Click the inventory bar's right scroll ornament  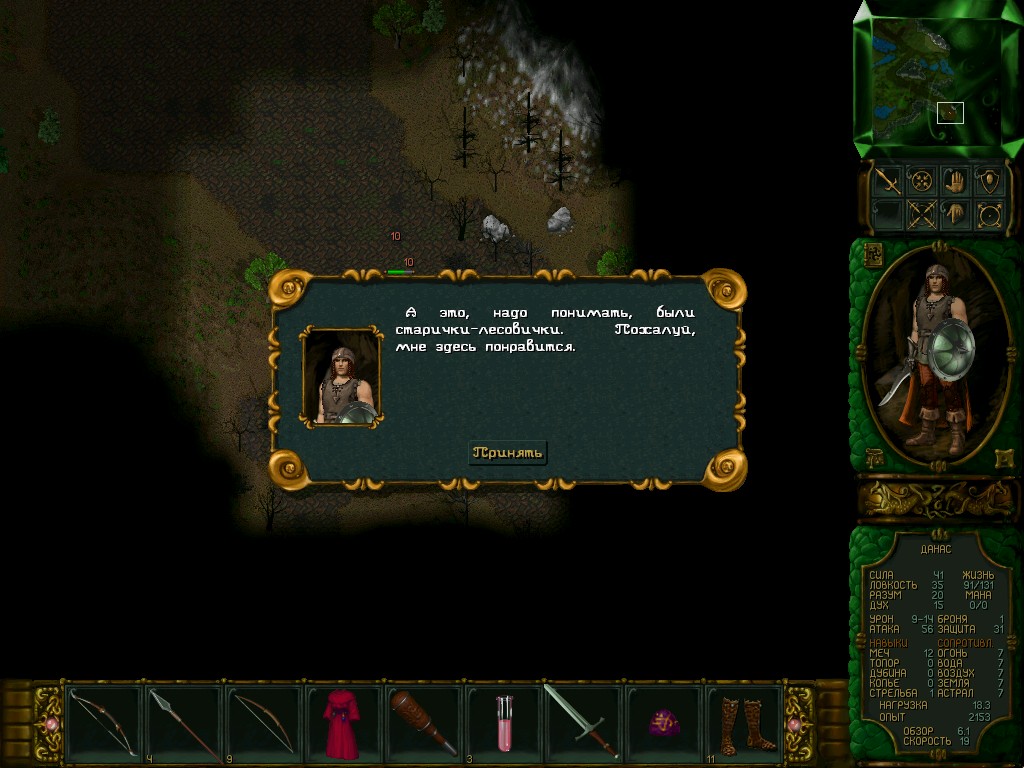[800, 722]
